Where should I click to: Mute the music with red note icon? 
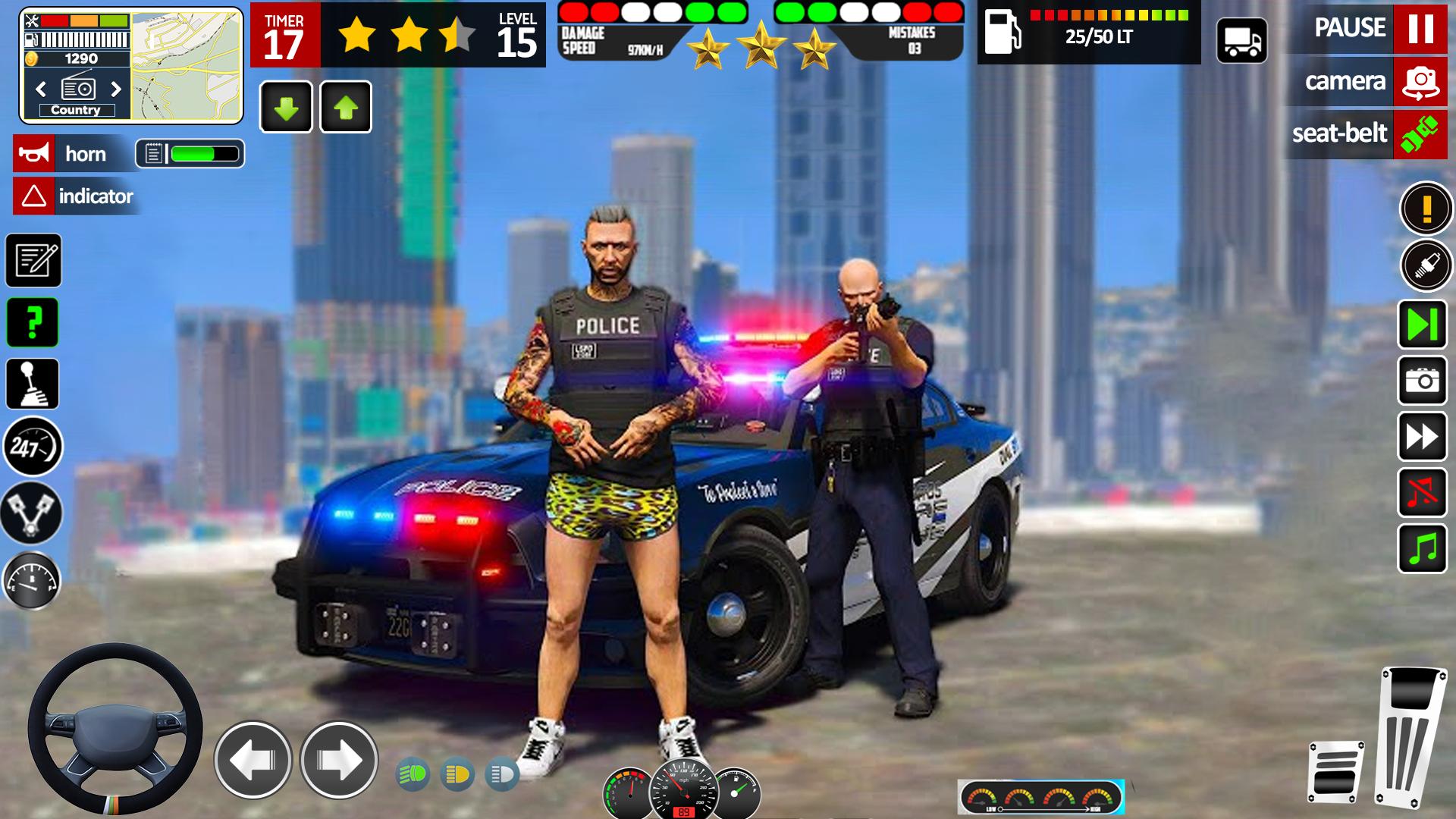(1422, 493)
